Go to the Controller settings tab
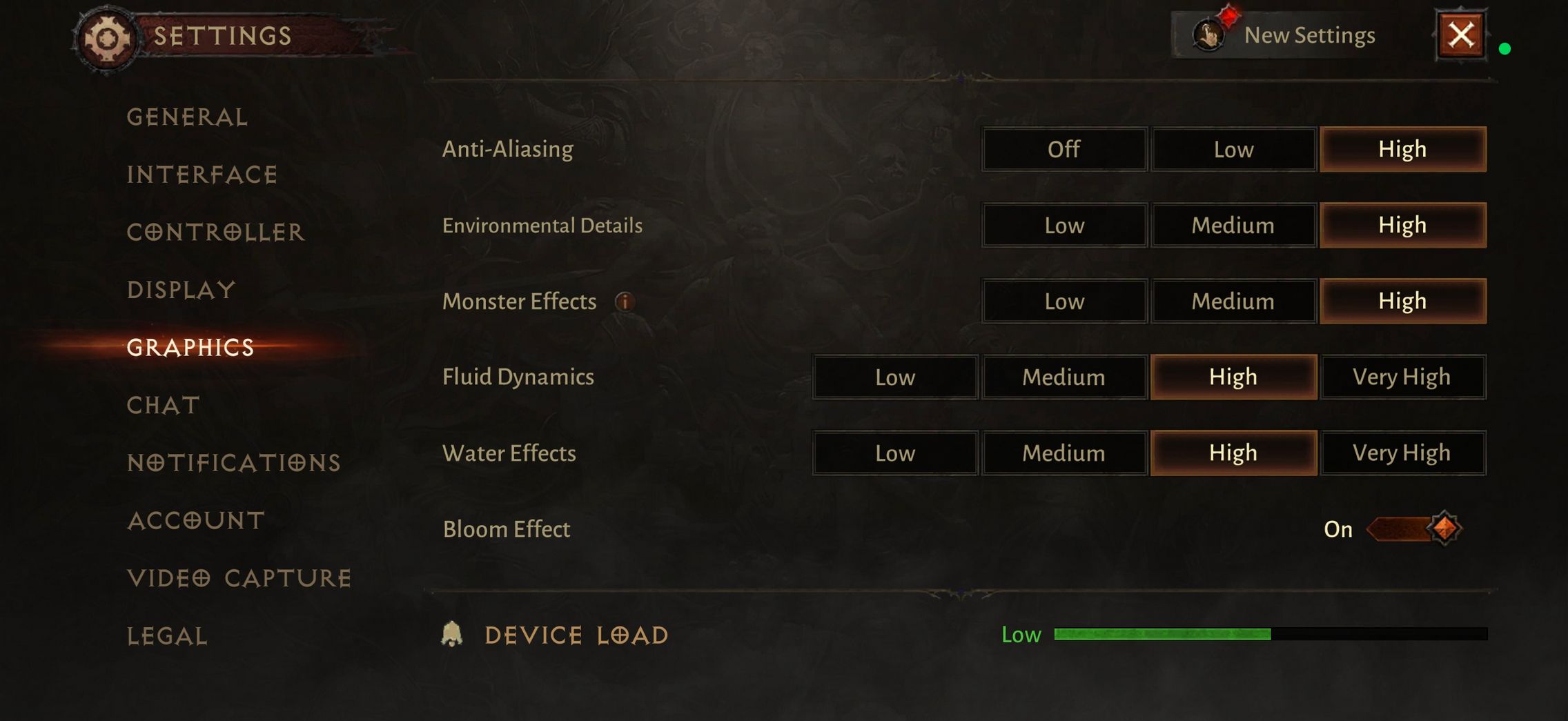The width and height of the screenshot is (1568, 721). pos(215,233)
